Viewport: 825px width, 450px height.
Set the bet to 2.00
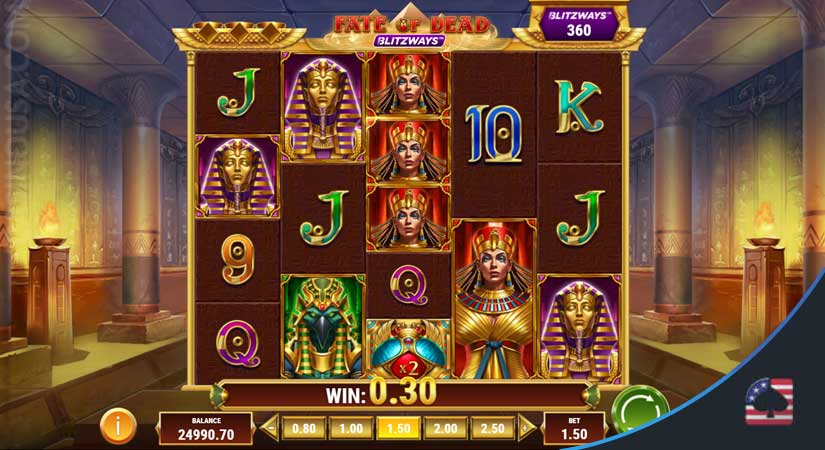click(x=445, y=429)
